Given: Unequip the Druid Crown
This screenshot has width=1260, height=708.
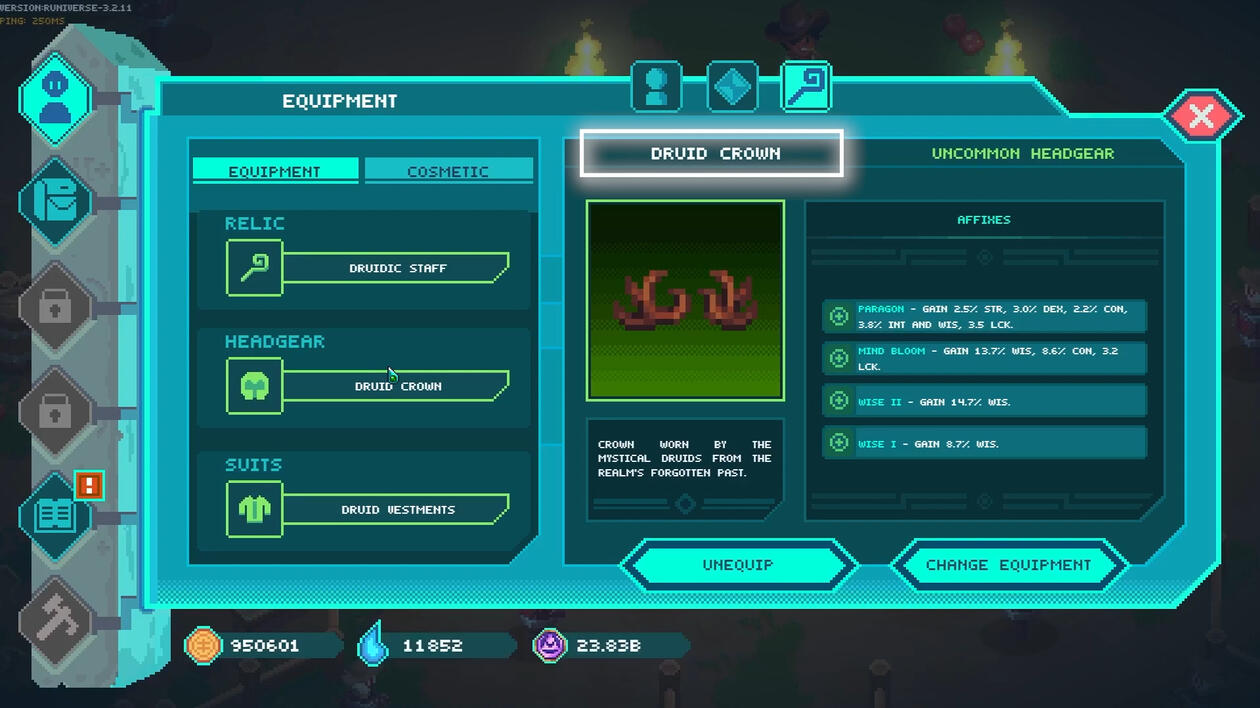Looking at the screenshot, I should point(738,565).
